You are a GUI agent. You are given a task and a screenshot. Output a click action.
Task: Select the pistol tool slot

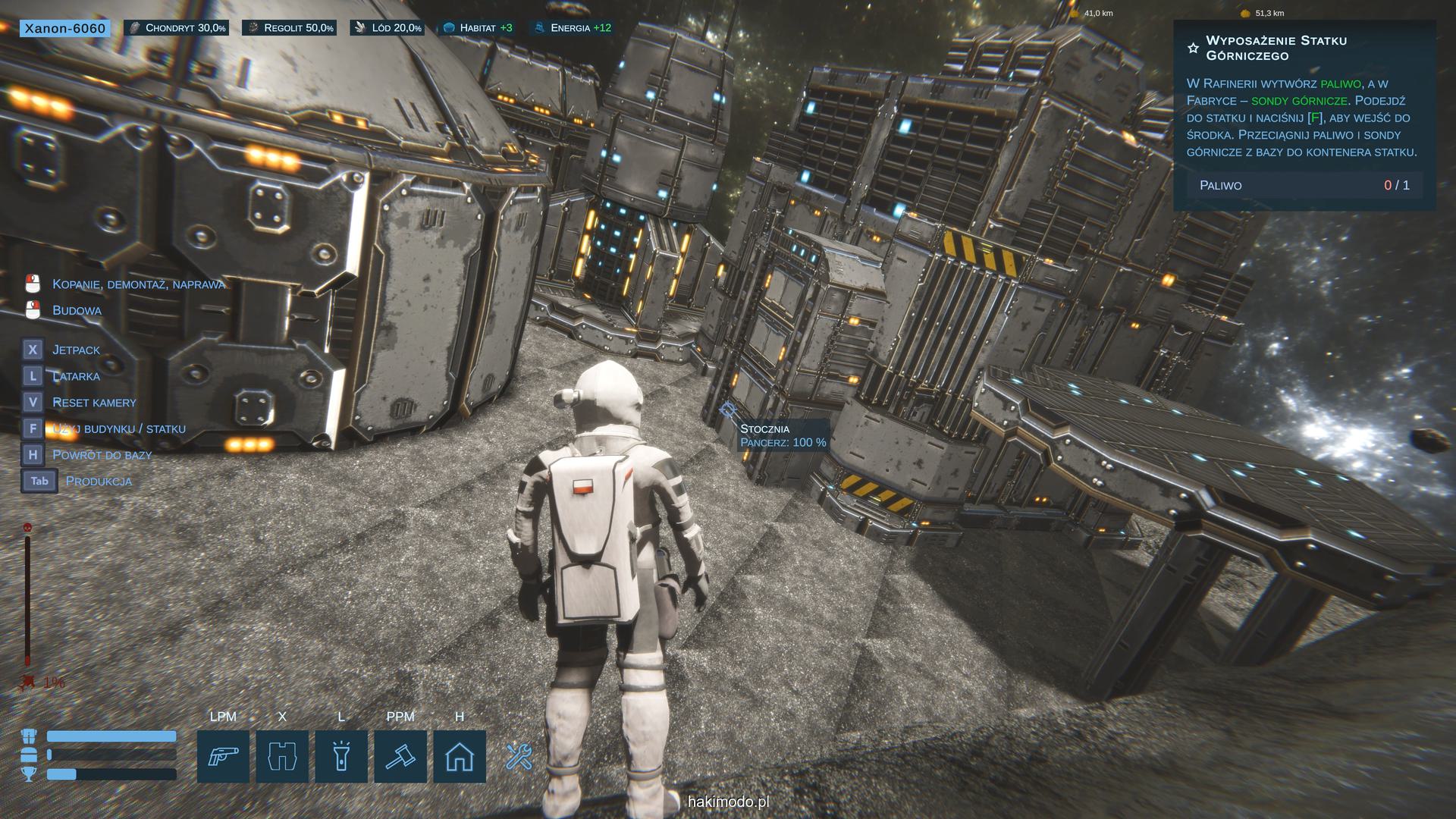pos(223,756)
